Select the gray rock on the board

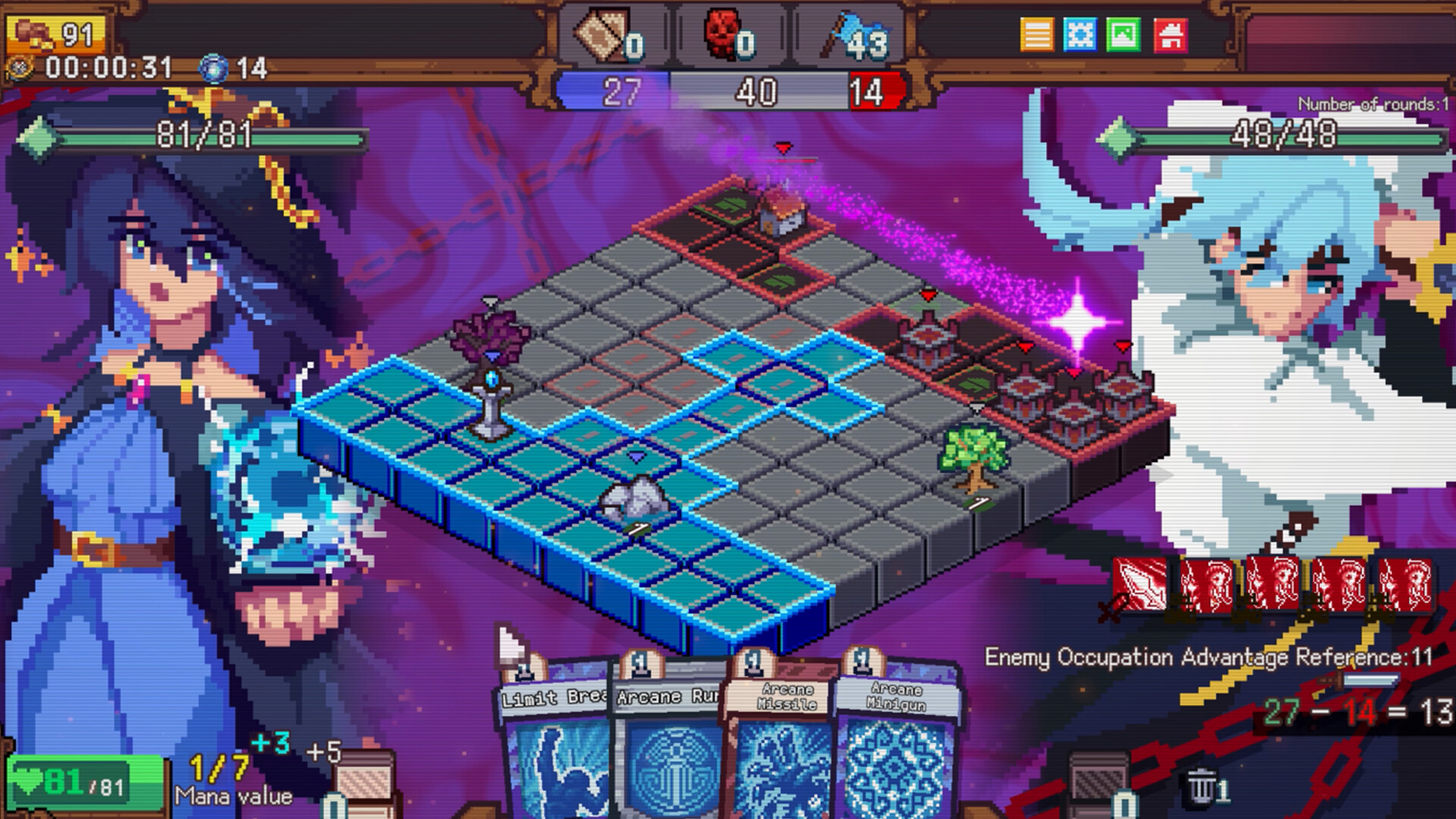tap(634, 498)
